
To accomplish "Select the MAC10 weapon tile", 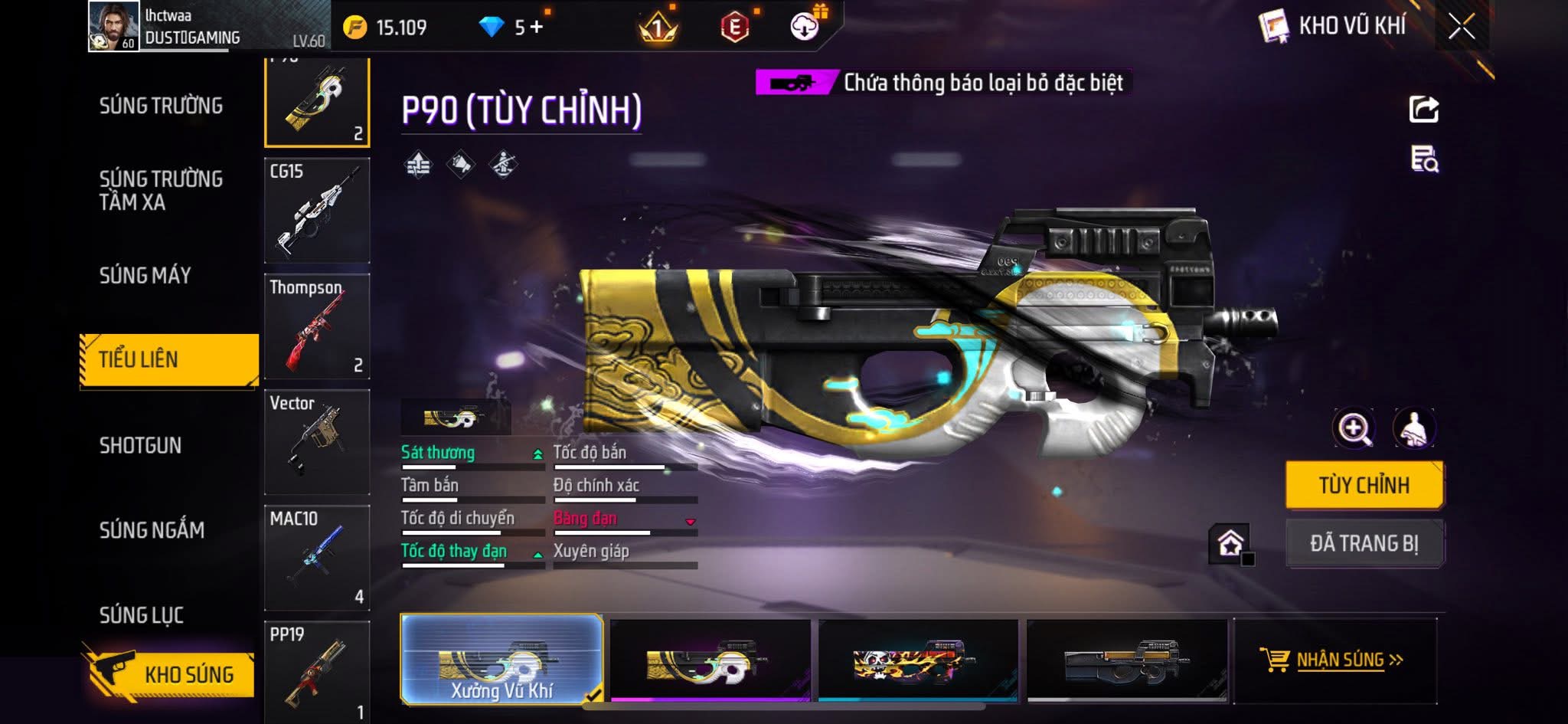I will coord(317,558).
